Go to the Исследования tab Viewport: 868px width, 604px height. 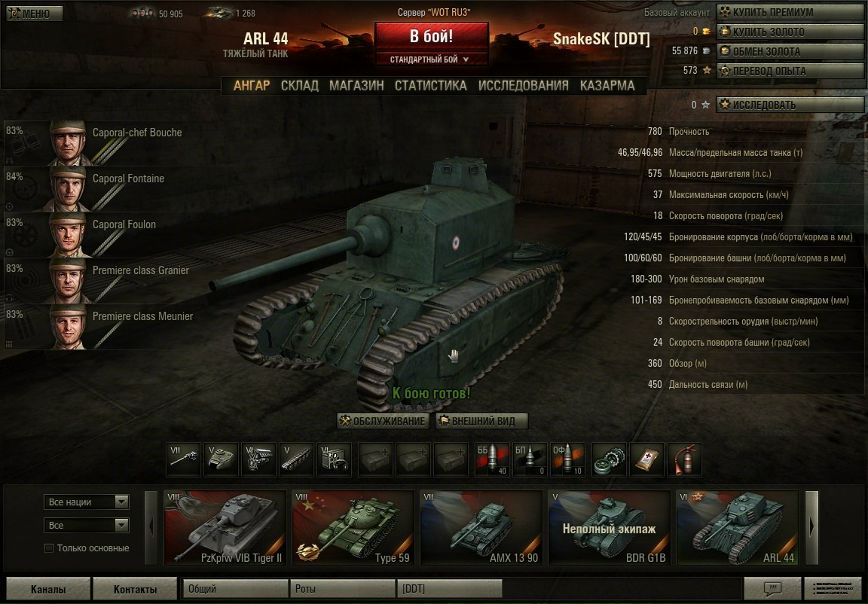click(x=523, y=86)
